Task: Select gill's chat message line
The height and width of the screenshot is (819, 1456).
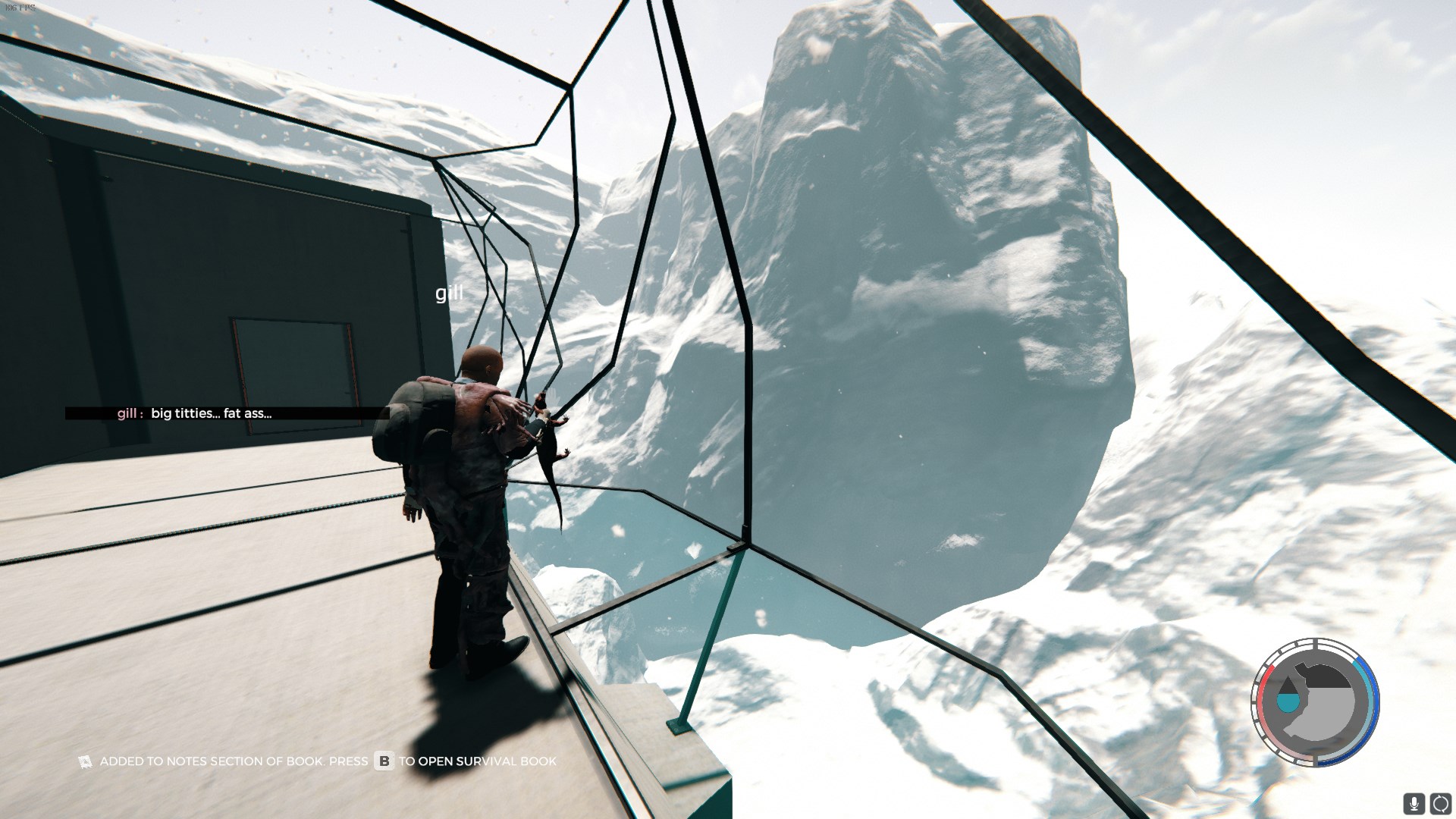Action: pos(211,413)
